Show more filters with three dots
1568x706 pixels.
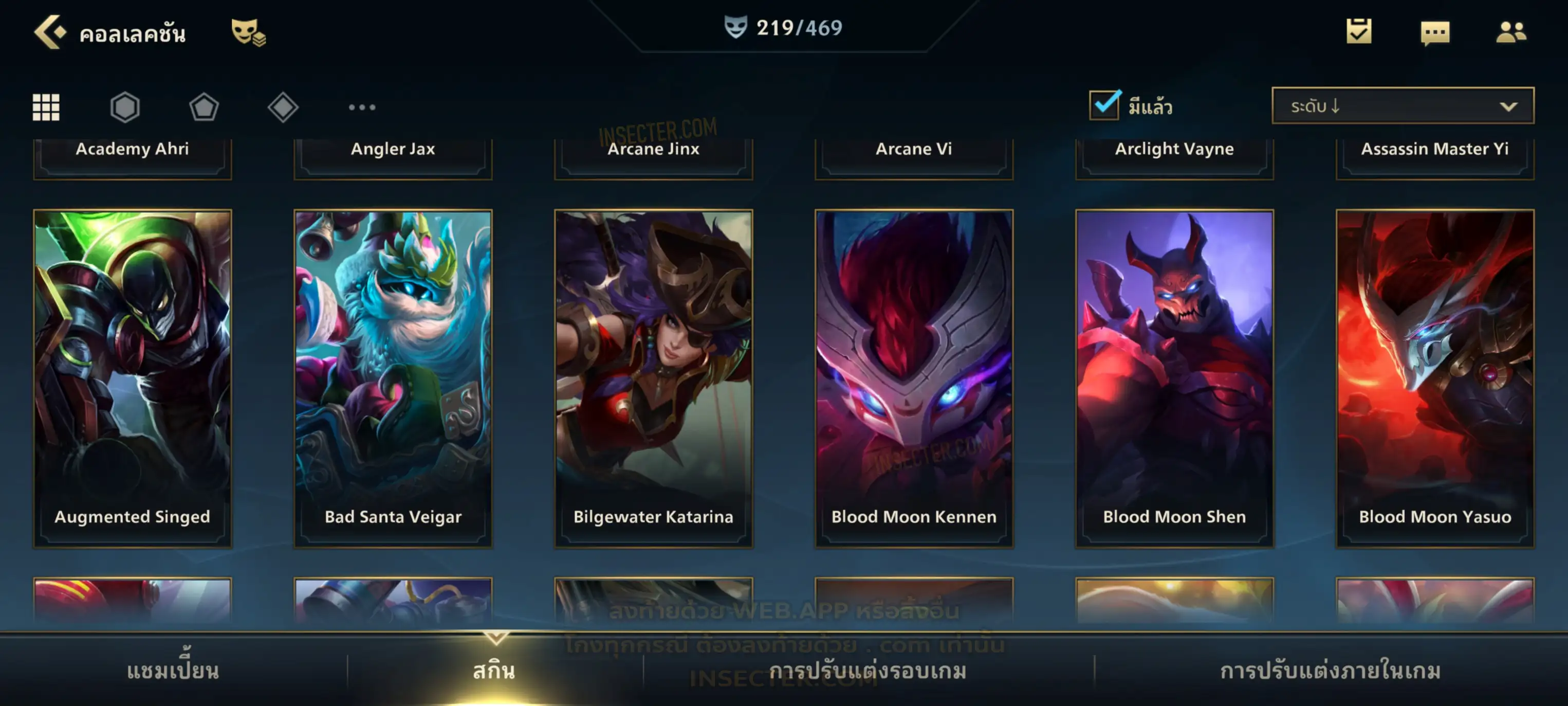[x=362, y=107]
